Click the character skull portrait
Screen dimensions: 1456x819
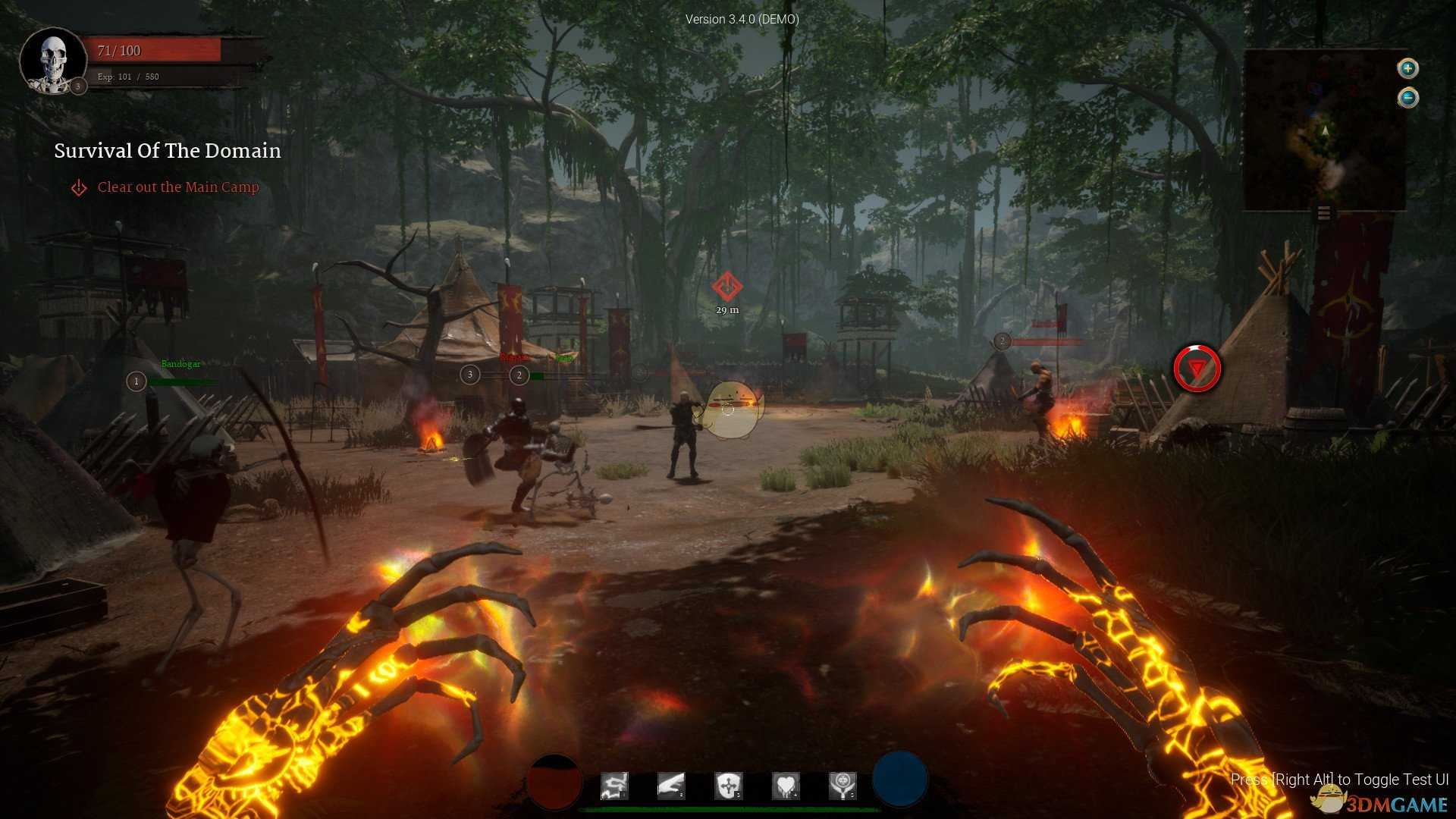point(53,61)
